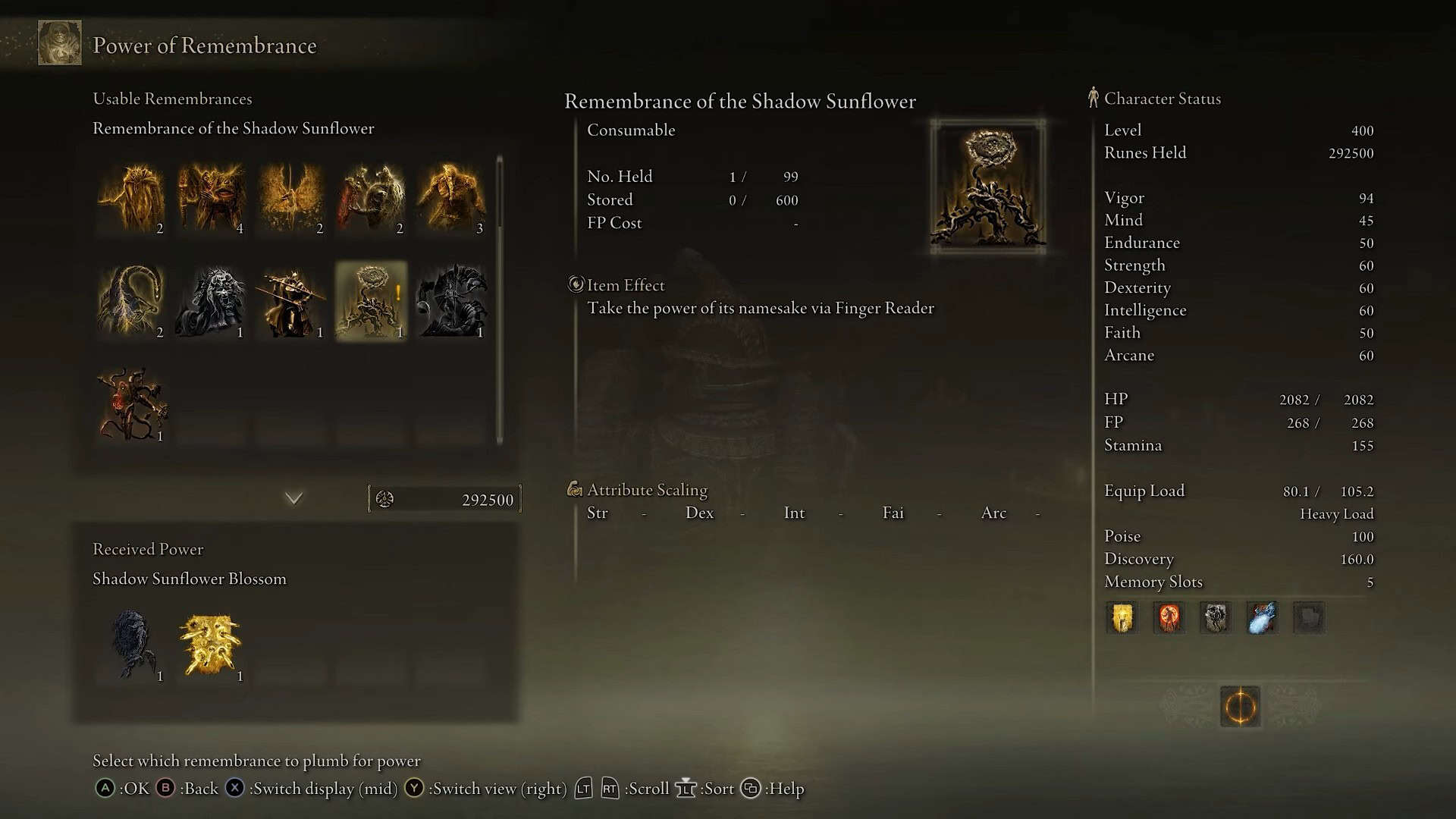Choose the remembrance with quantity four

pyautogui.click(x=212, y=197)
